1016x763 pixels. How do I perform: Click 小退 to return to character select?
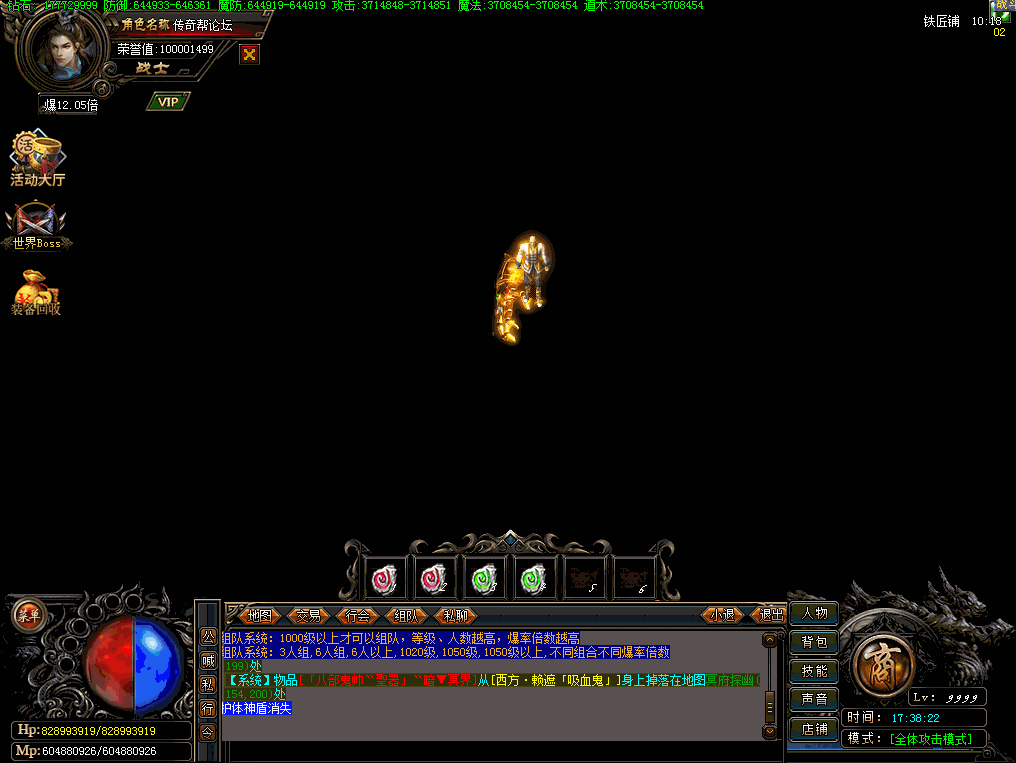click(x=722, y=615)
